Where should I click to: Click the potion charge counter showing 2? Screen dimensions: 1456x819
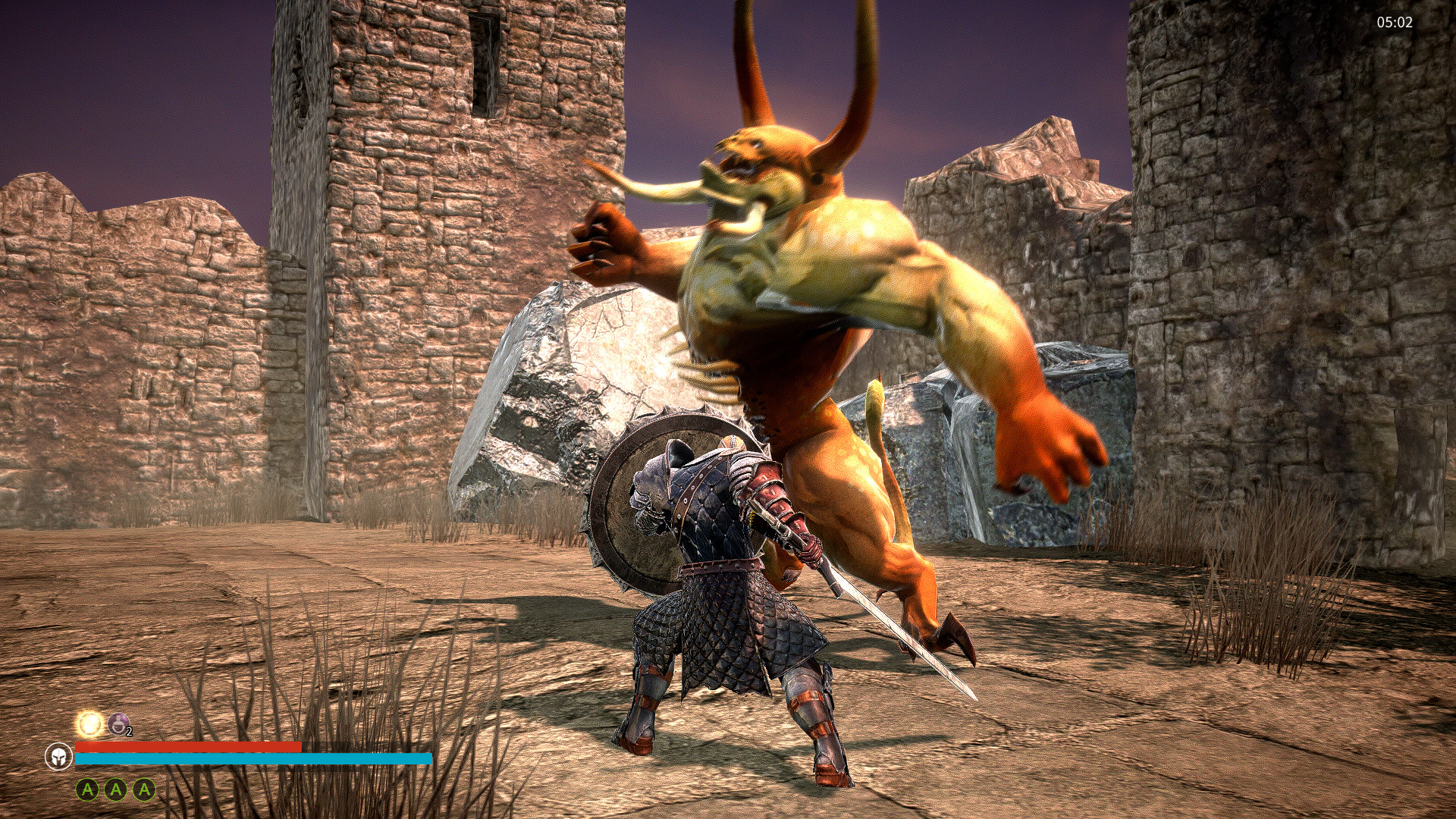coord(129,731)
